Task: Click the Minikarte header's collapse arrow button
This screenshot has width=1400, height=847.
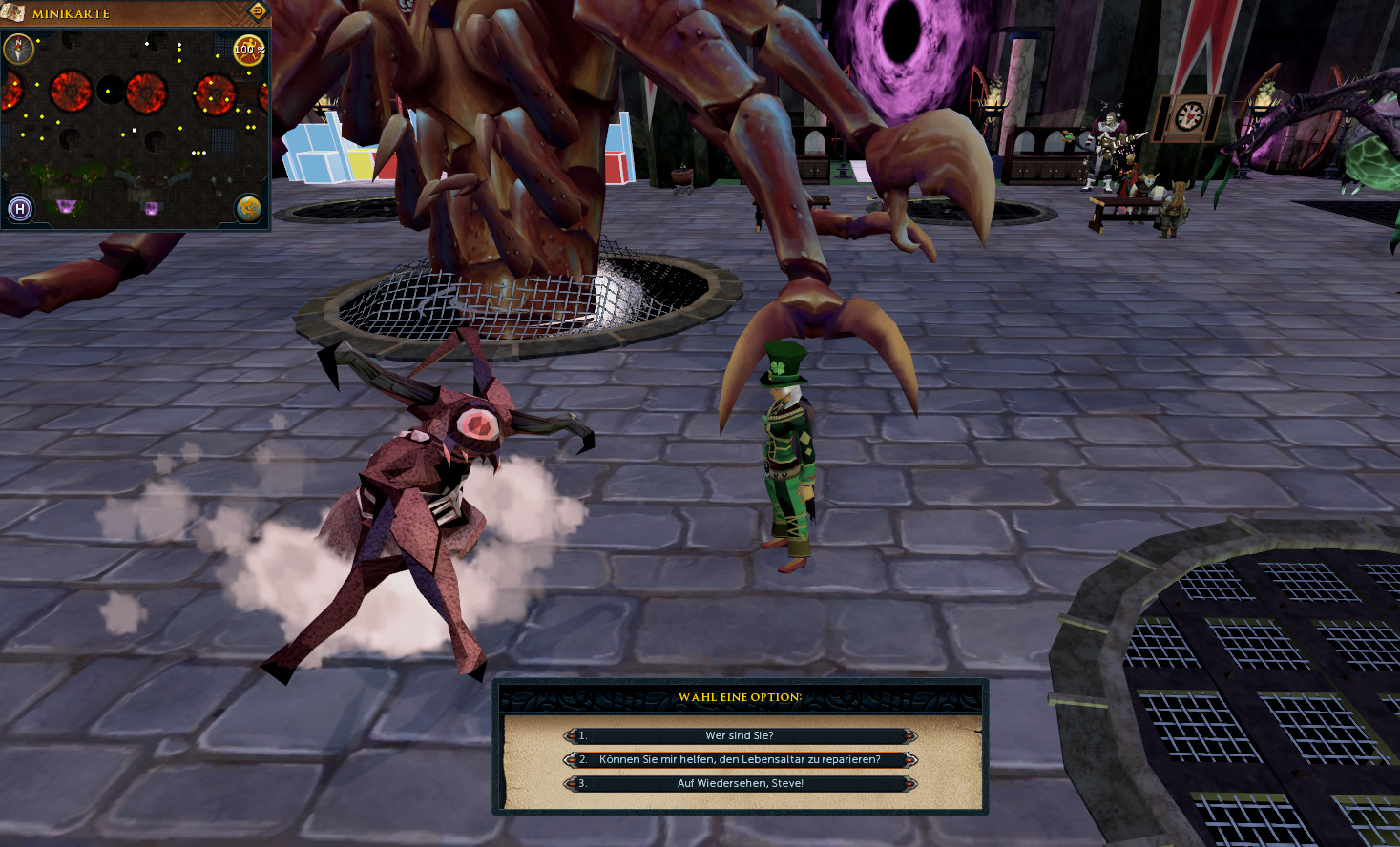Action: (258, 11)
